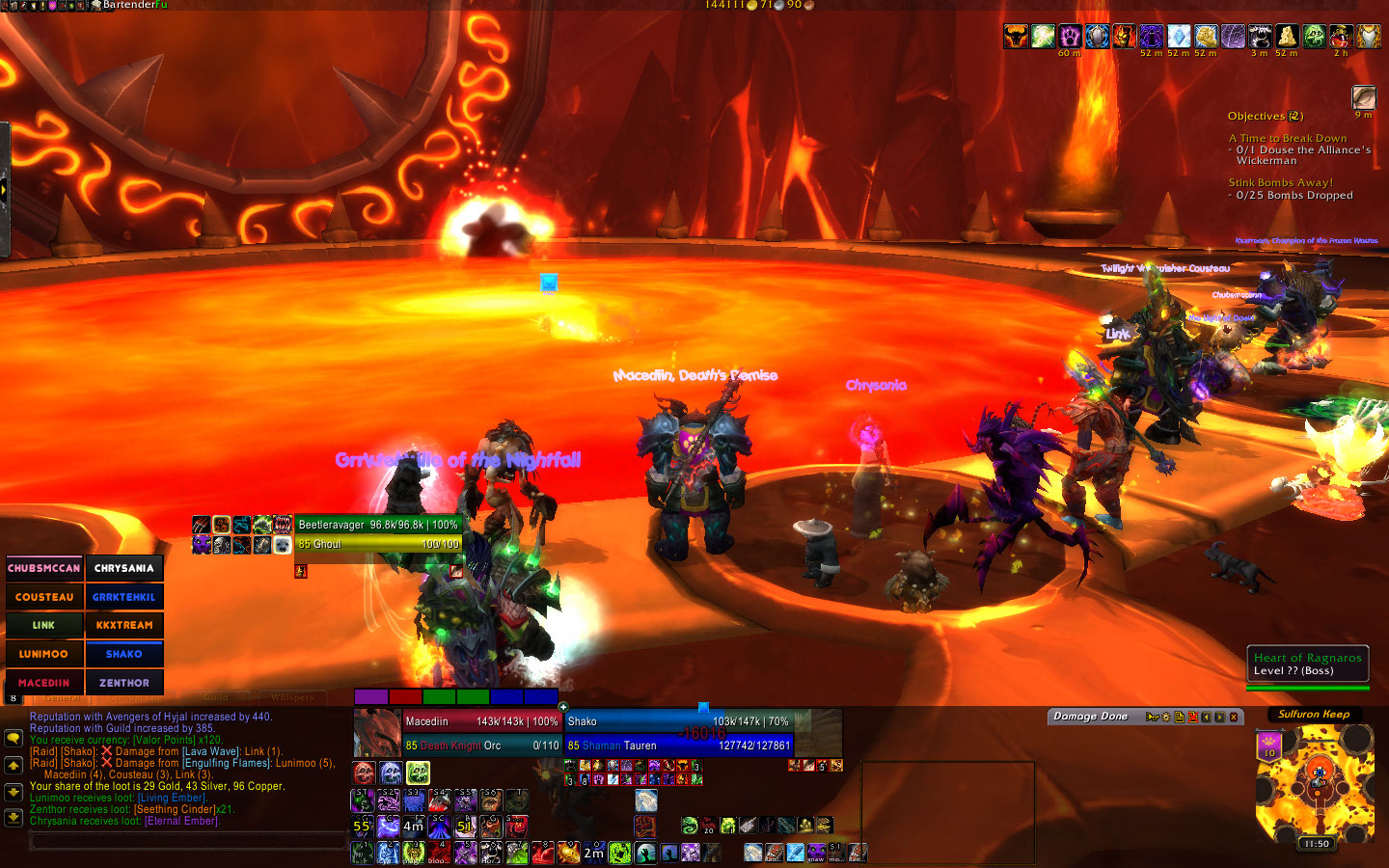The width and height of the screenshot is (1389, 868).
Task: Click Cousteau's raid frame
Action: tap(44, 597)
